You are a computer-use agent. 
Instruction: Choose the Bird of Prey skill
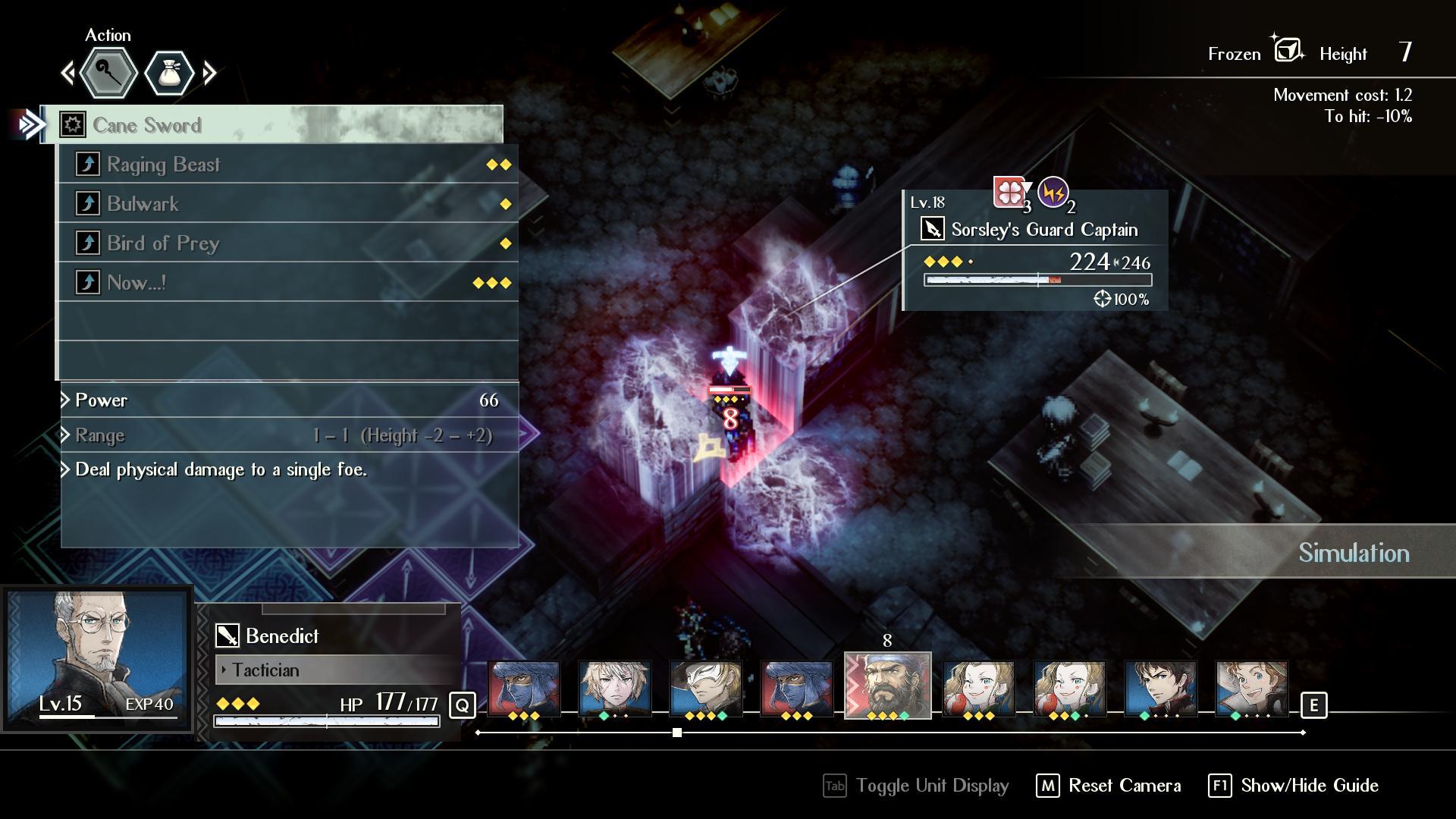click(x=288, y=243)
